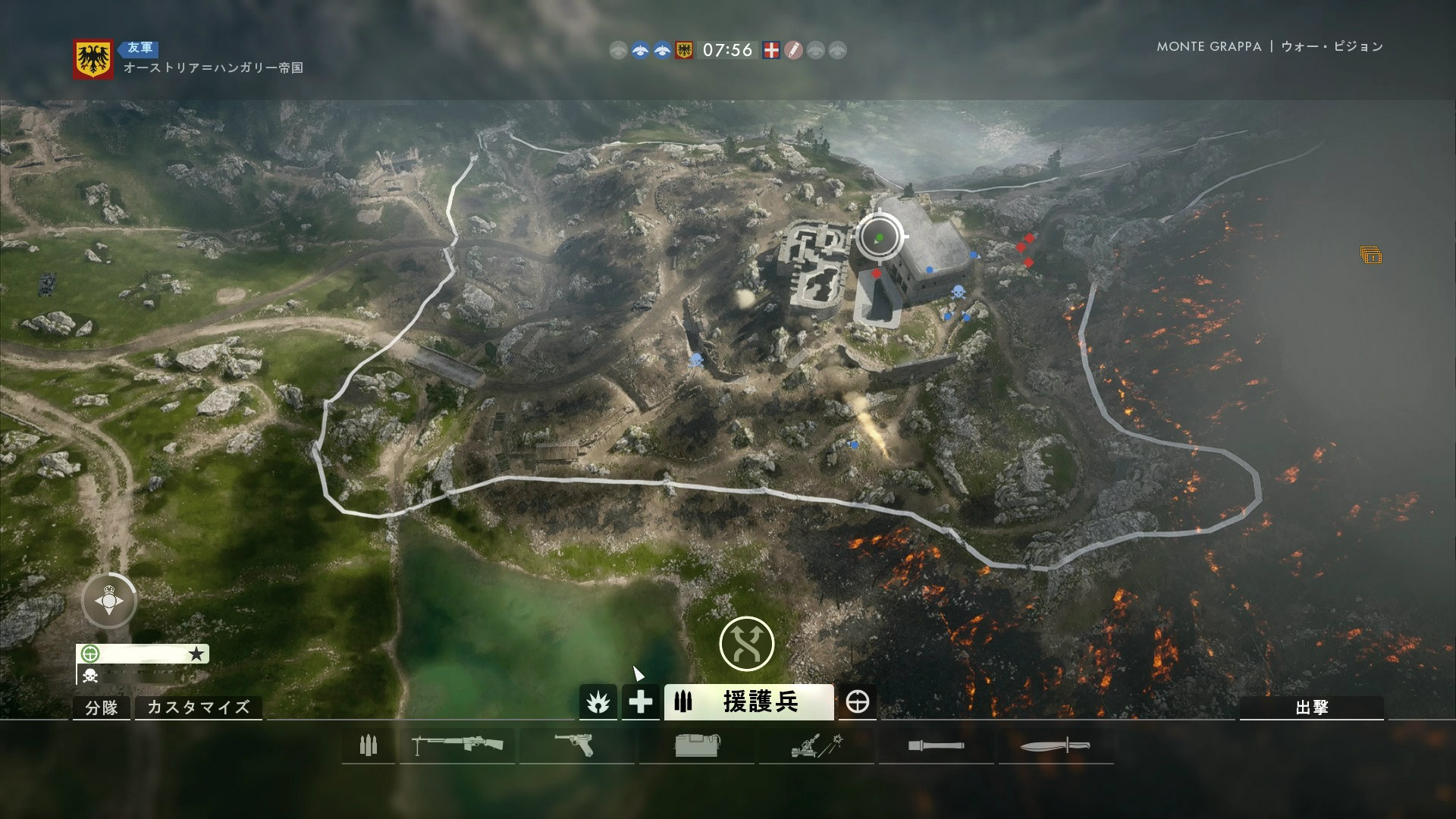The width and height of the screenshot is (1456, 819).
Task: Select the stick grenade slot
Action: [x=937, y=745]
